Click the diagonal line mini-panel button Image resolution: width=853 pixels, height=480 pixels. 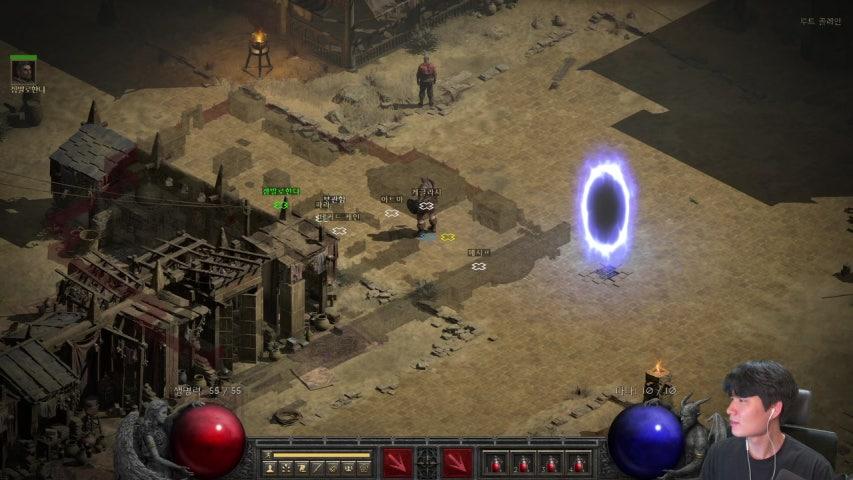pos(317,468)
